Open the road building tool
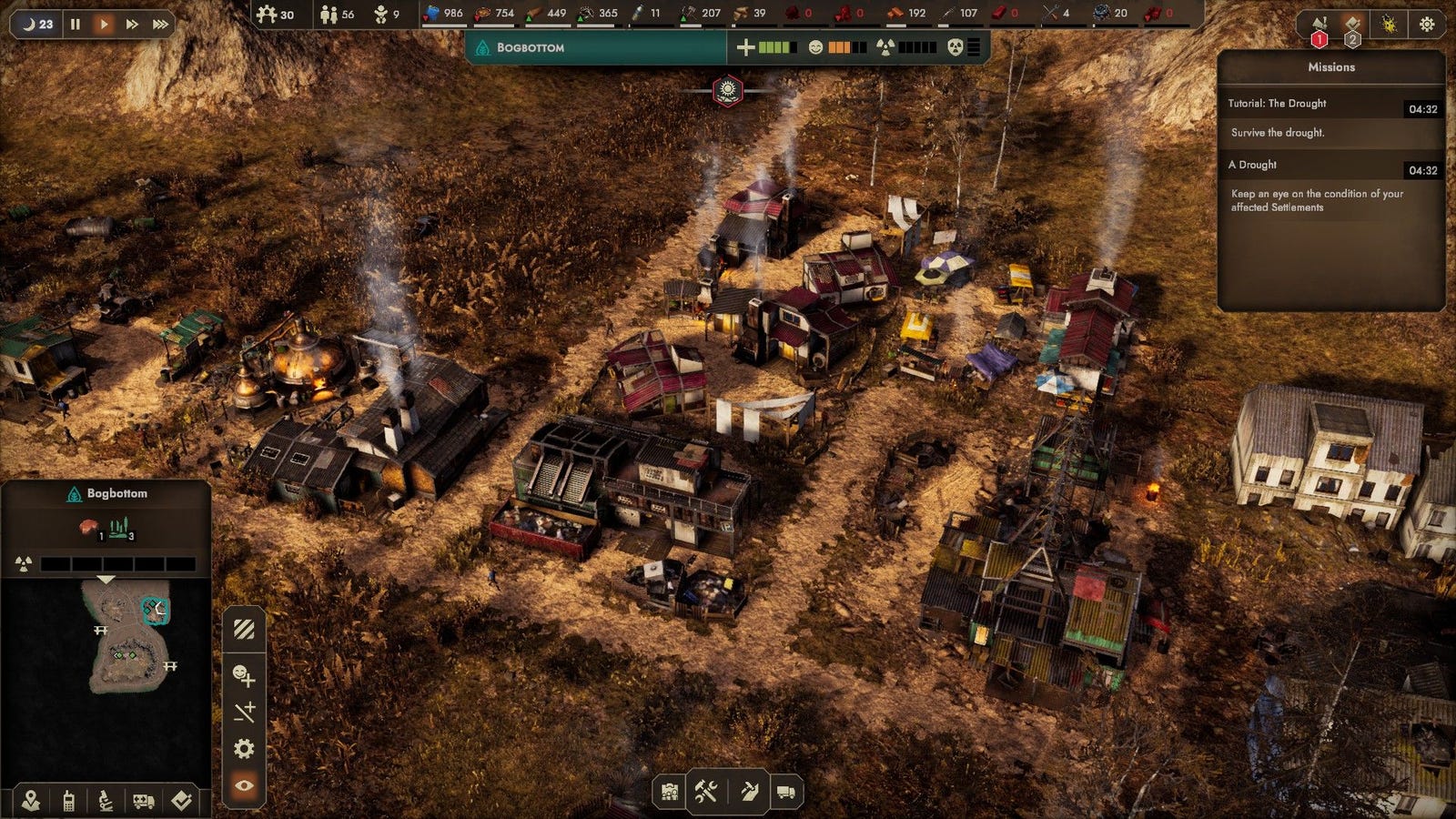The image size is (1456, 819). tap(748, 792)
